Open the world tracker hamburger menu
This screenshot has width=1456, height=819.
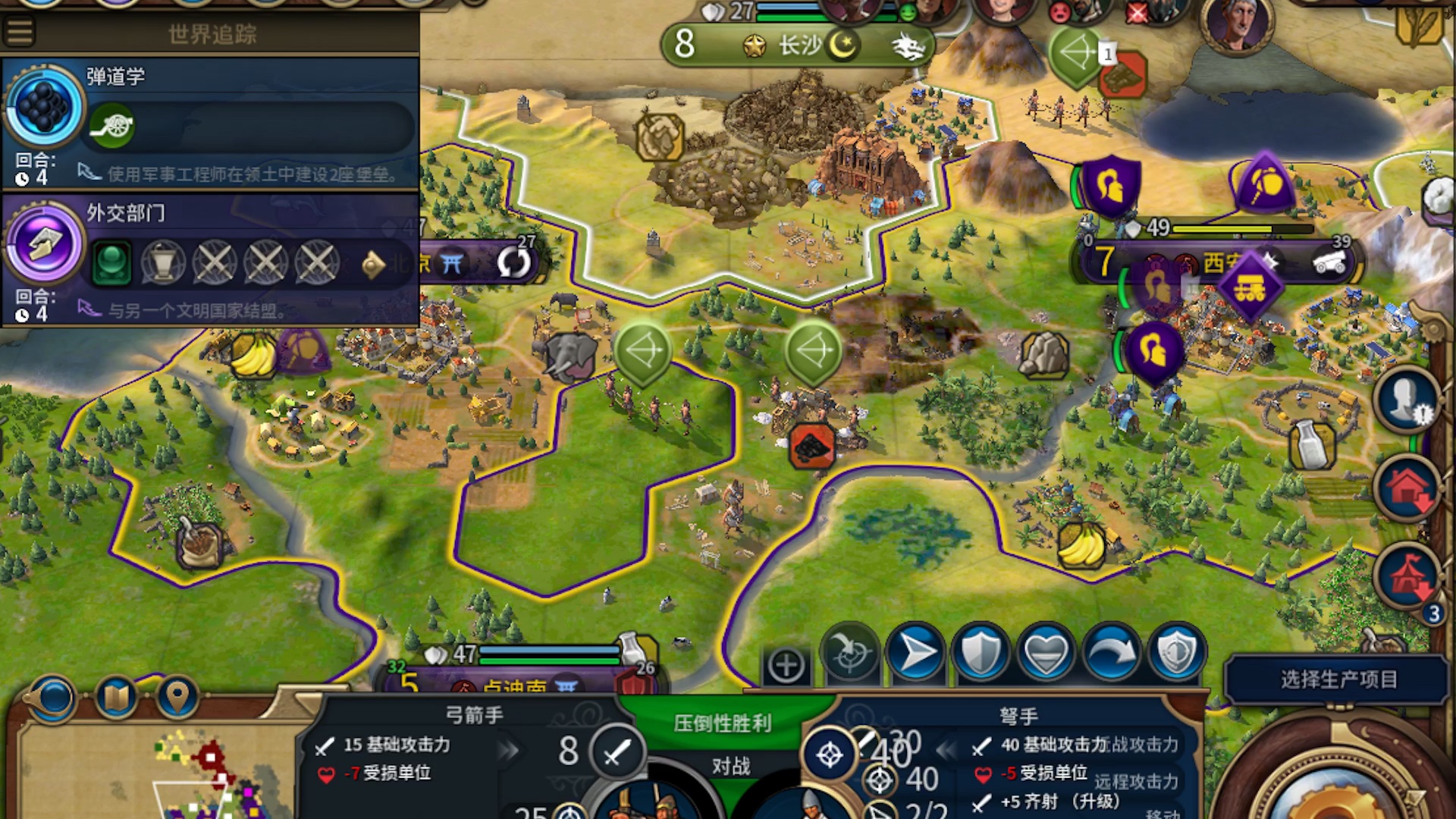(x=19, y=30)
